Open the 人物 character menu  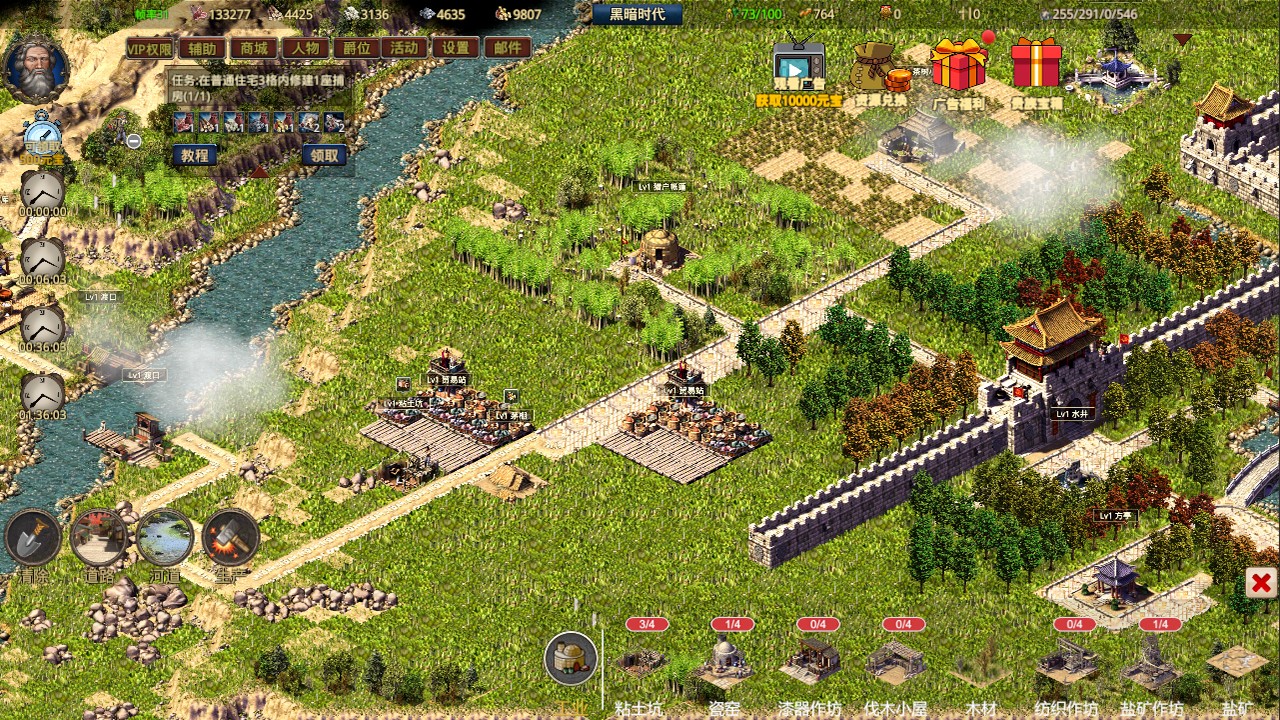click(306, 48)
